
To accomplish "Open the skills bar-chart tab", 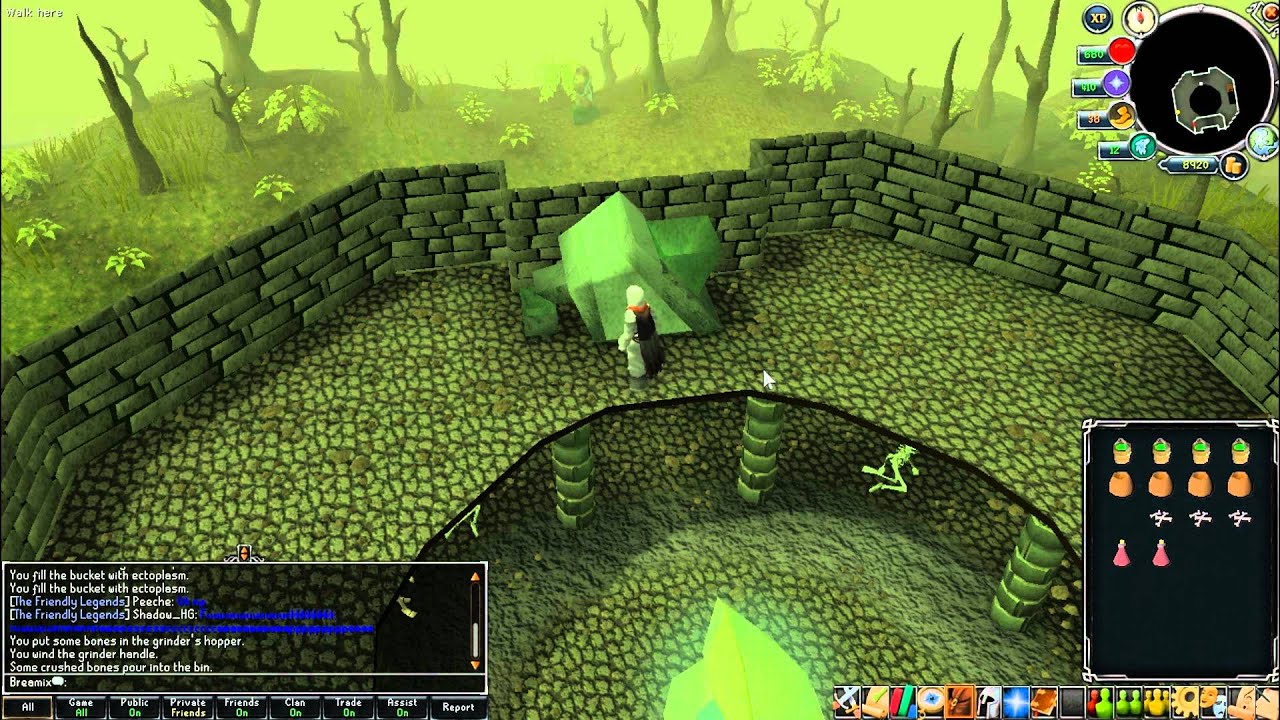I will pos(903,699).
